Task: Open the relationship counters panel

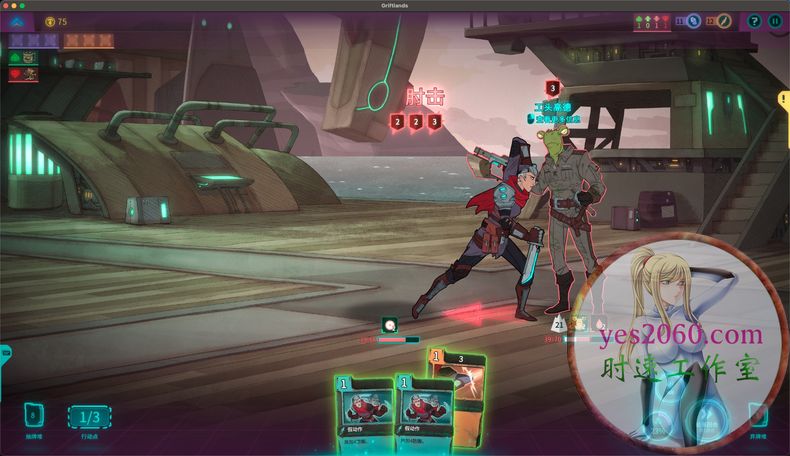Action: [x=654, y=21]
